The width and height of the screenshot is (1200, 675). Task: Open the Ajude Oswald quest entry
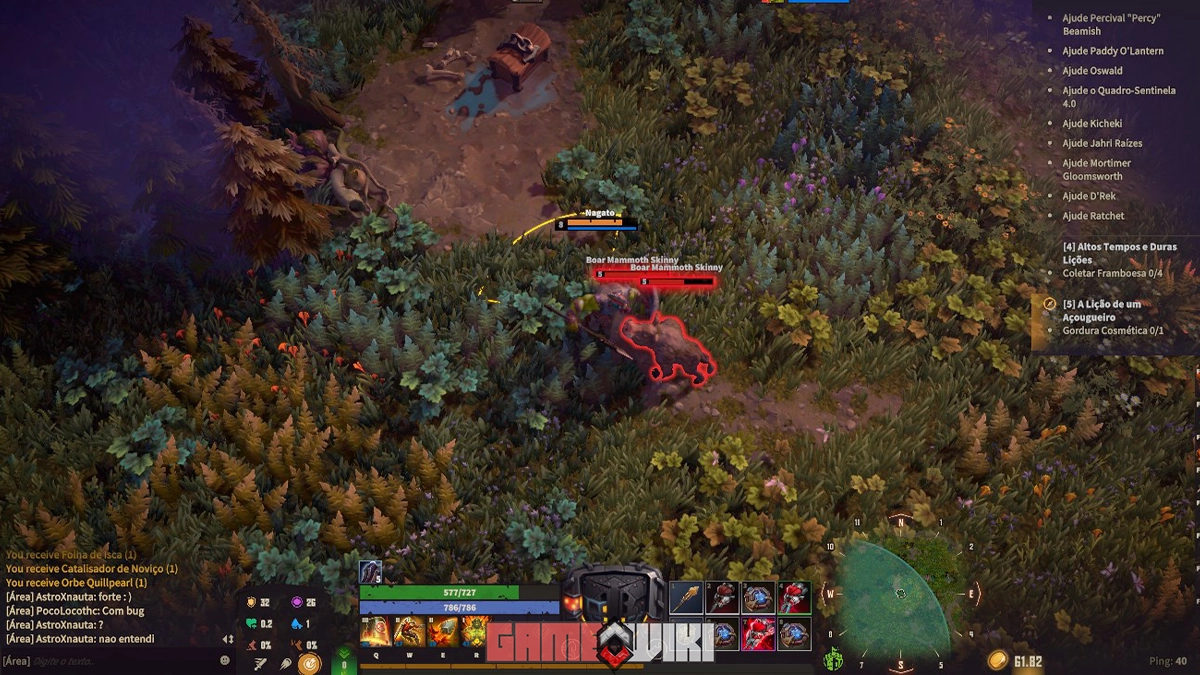pyautogui.click(x=1092, y=71)
